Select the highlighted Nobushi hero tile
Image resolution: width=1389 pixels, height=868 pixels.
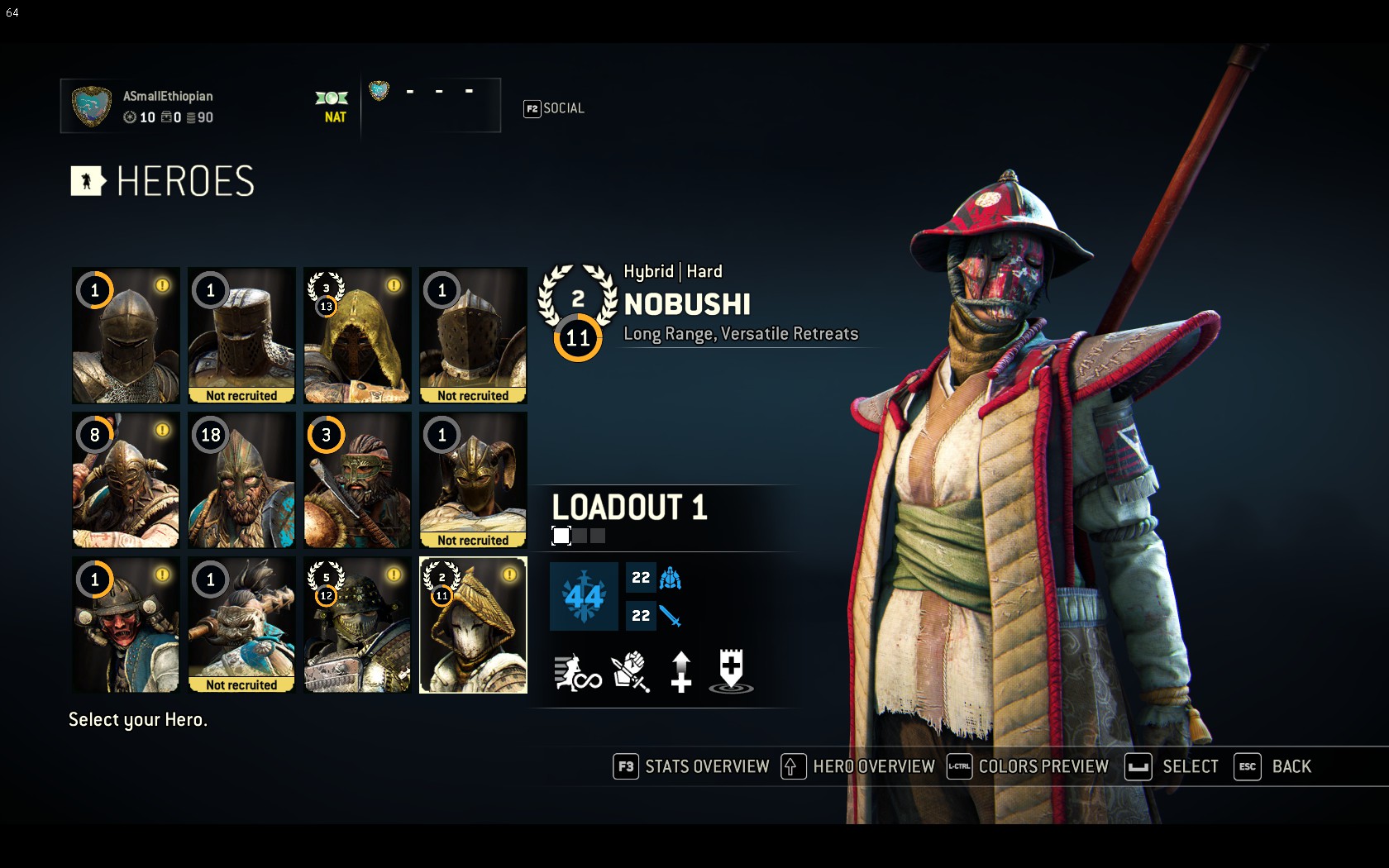pyautogui.click(x=473, y=624)
